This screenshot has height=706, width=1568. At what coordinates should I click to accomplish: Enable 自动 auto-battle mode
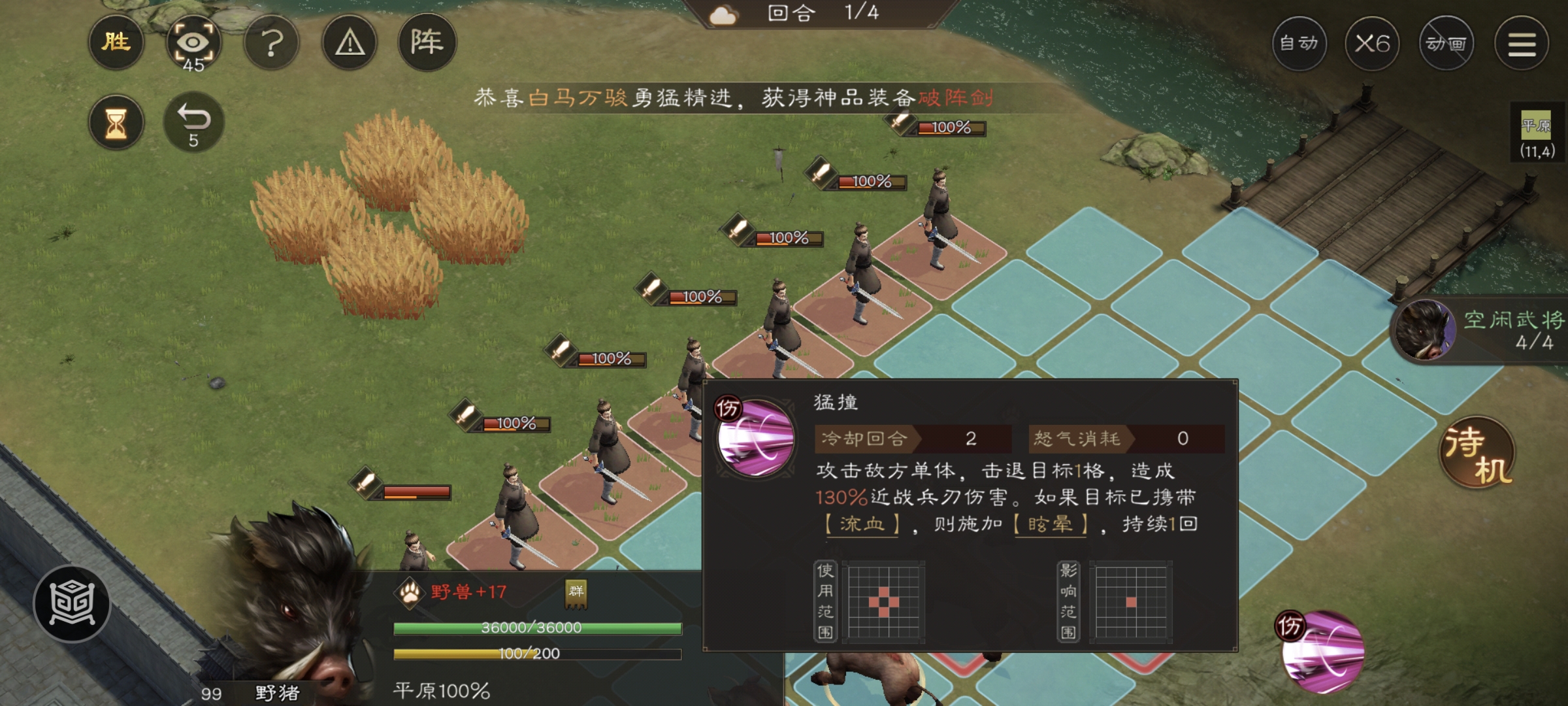1297,42
